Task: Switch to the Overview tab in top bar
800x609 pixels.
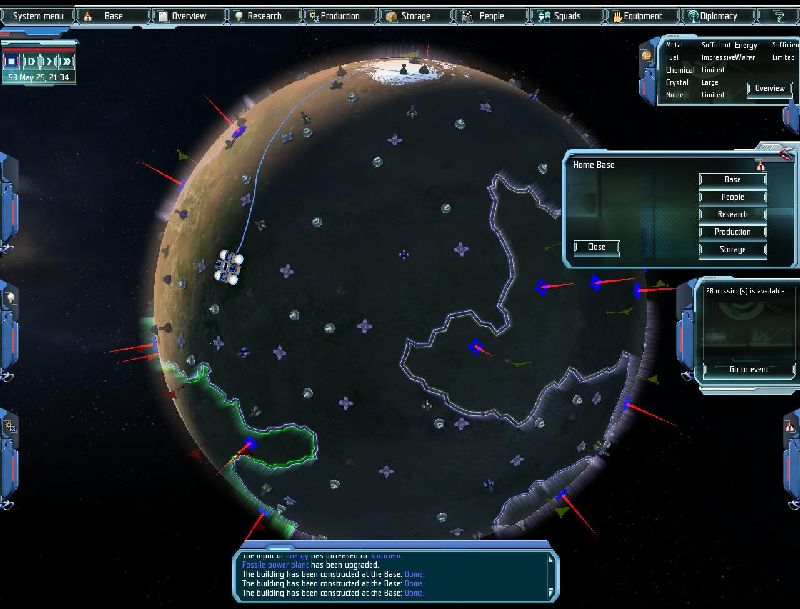Action: tap(187, 16)
